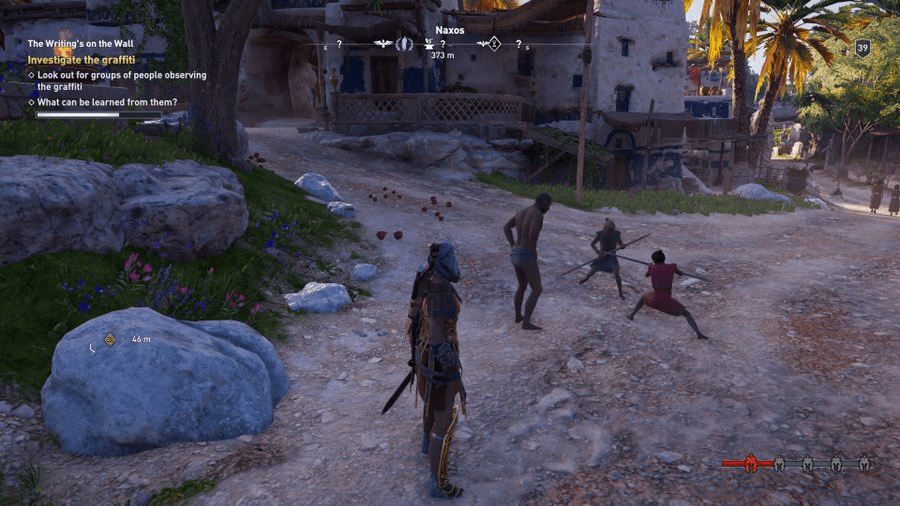
Task: Click the red bounty helmet icon
Action: click(751, 463)
